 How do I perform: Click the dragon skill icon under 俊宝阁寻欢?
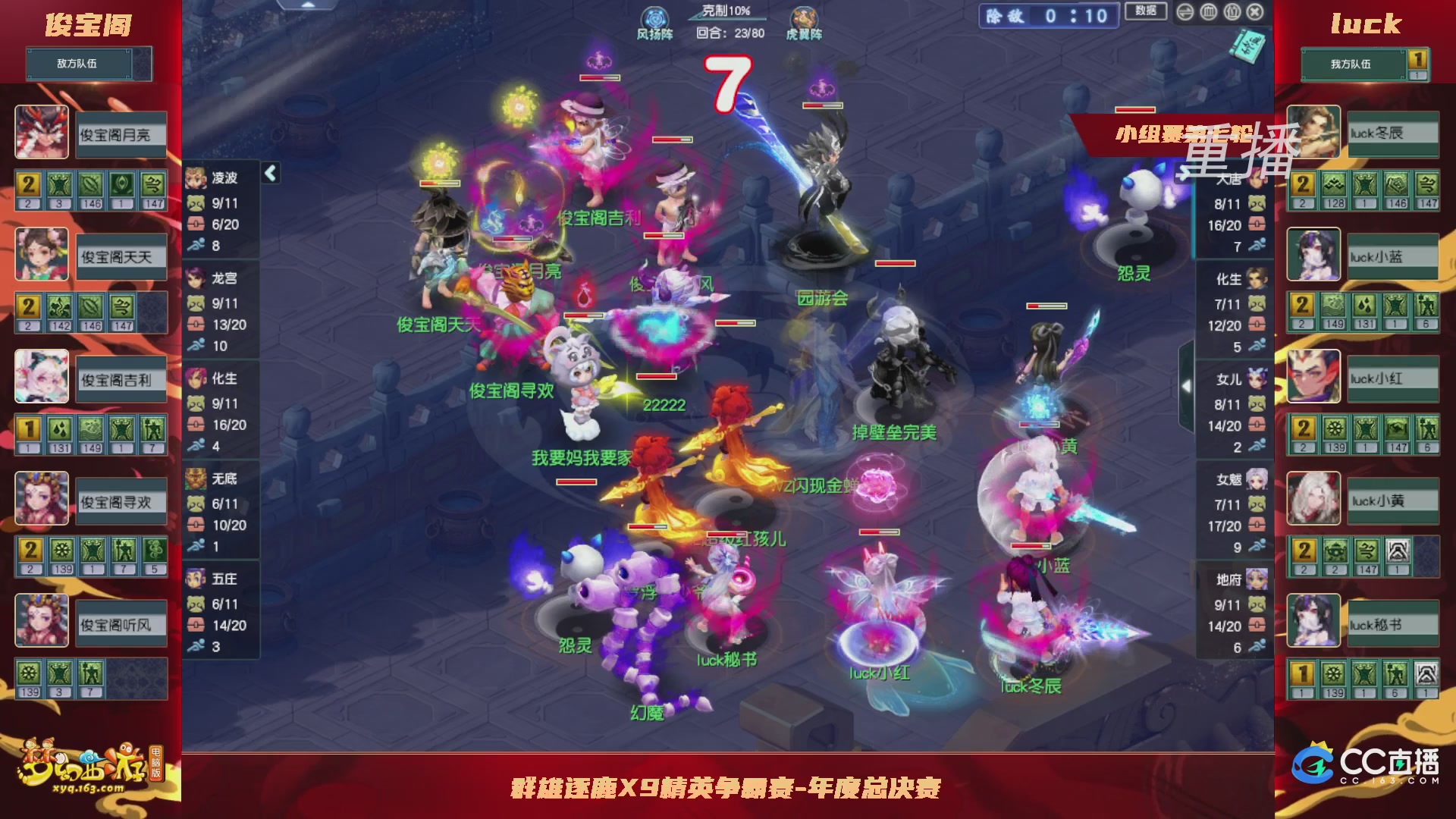tap(155, 548)
